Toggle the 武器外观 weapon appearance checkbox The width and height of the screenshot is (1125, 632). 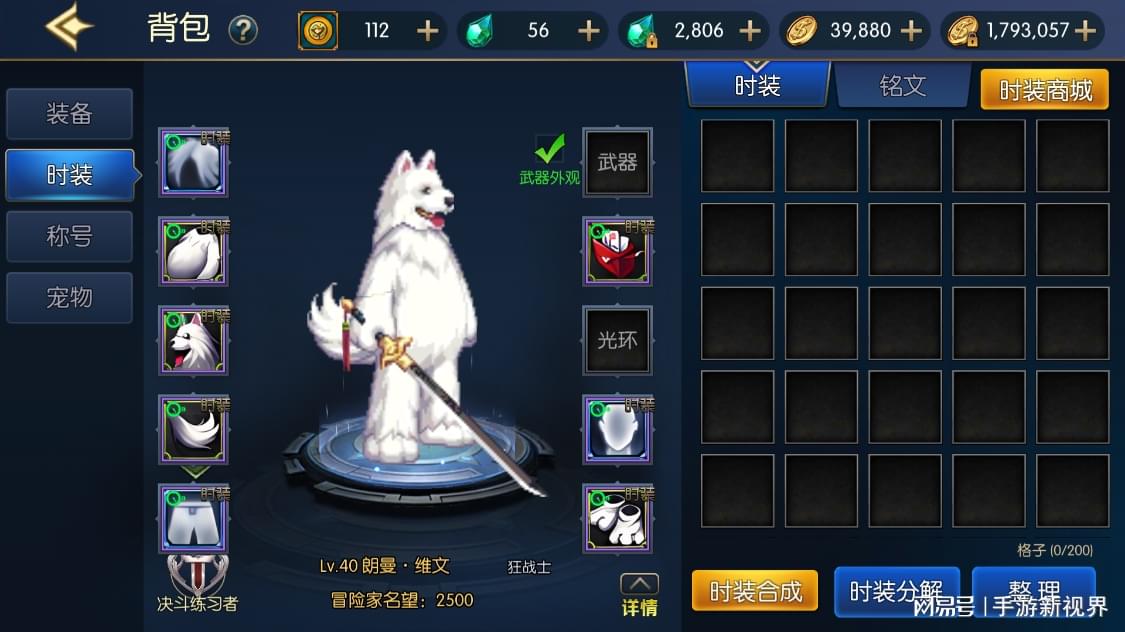click(x=549, y=150)
